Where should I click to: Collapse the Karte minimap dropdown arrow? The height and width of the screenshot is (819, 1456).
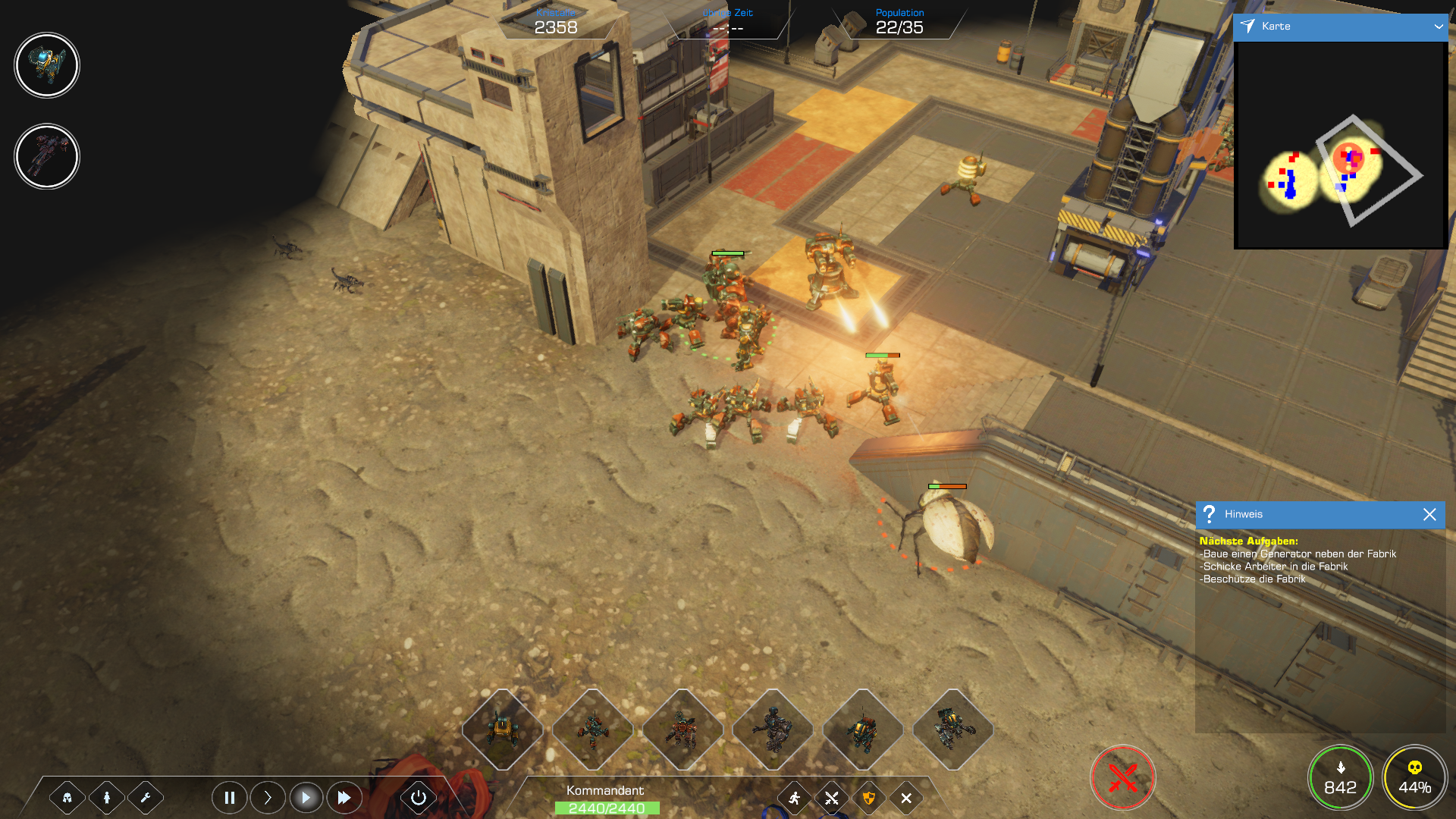tap(1439, 27)
